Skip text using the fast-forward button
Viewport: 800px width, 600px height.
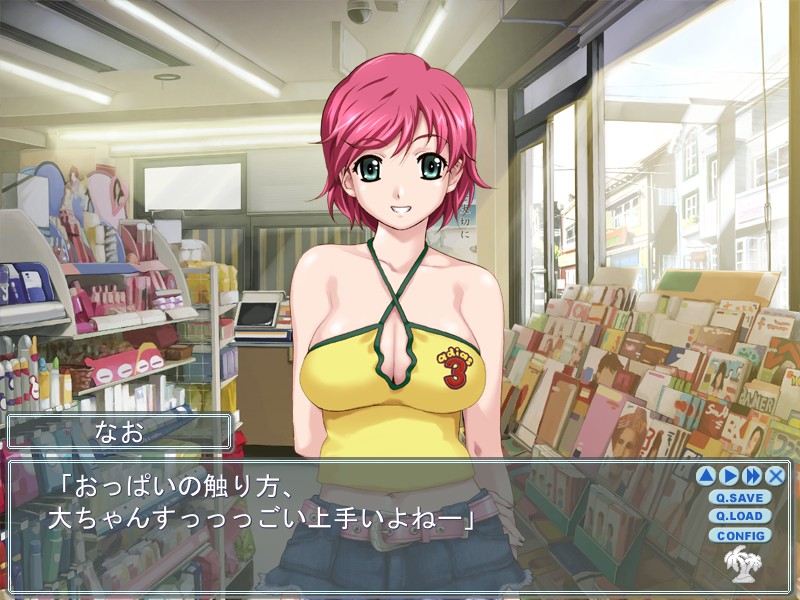(x=752, y=476)
